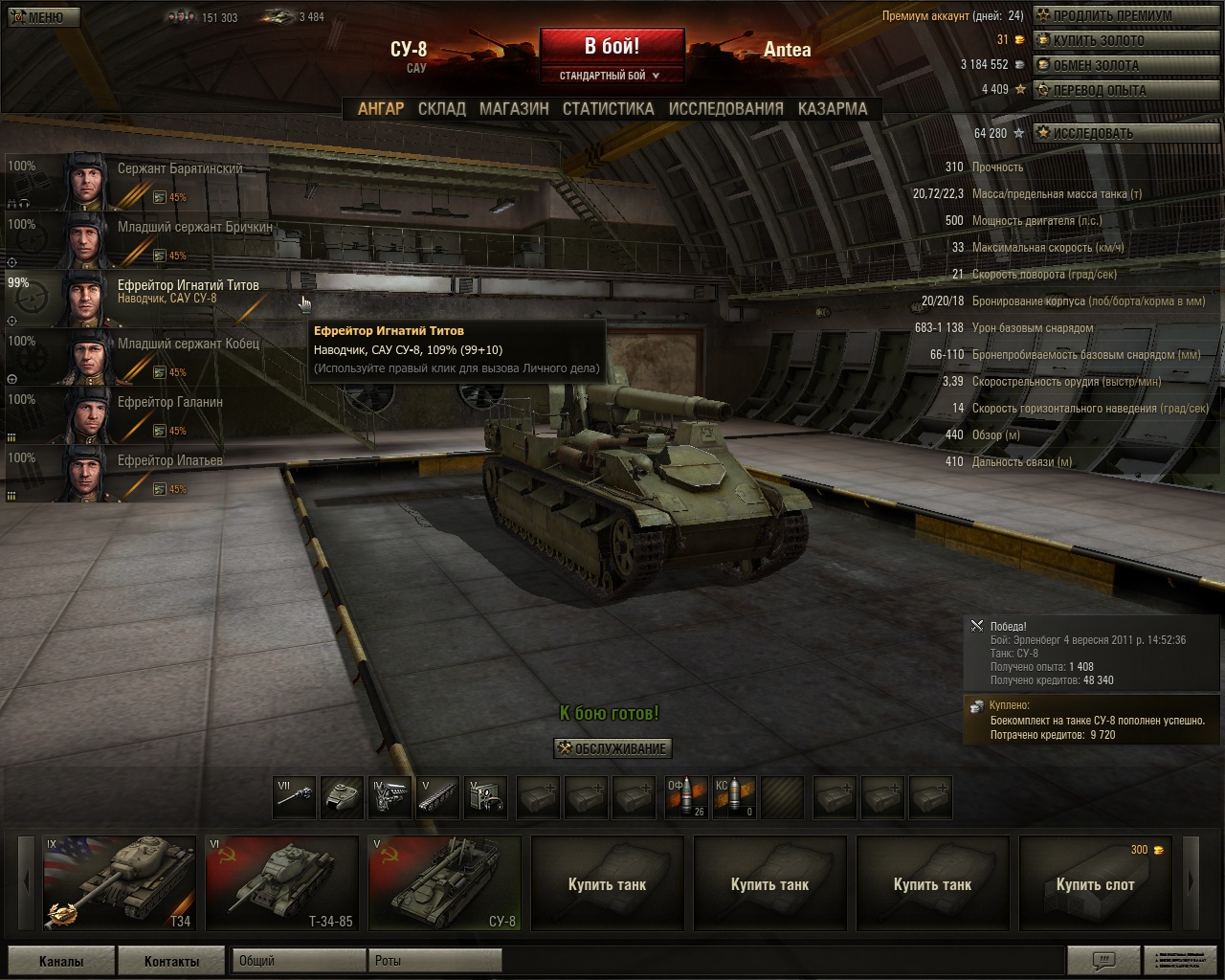
Task: Open the Обслуживание service button
Action: click(612, 748)
